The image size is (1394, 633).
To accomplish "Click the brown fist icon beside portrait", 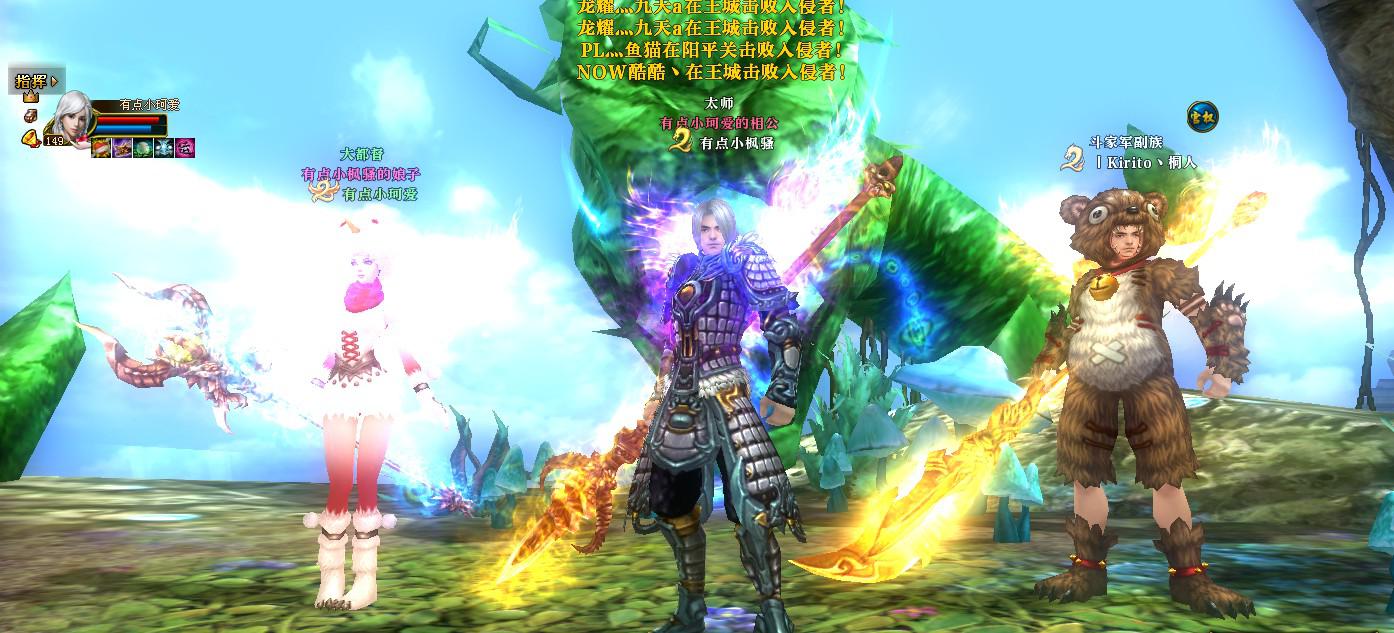I will (31, 117).
